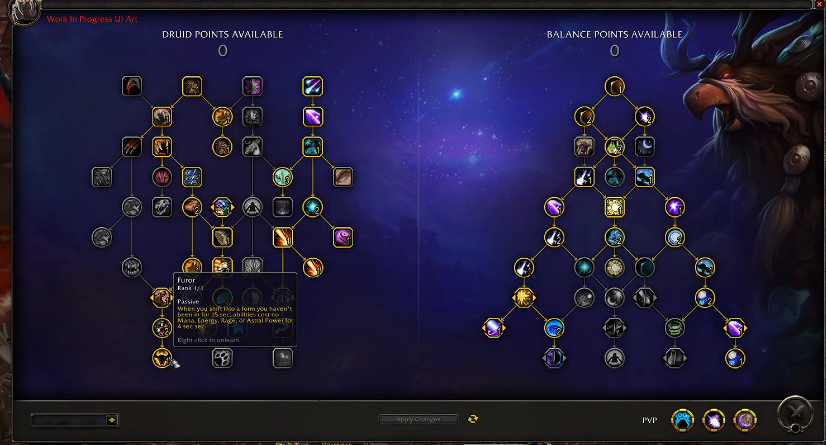Select the teal PvP talent slot
This screenshot has width=826, height=445.
pyautogui.click(x=682, y=420)
